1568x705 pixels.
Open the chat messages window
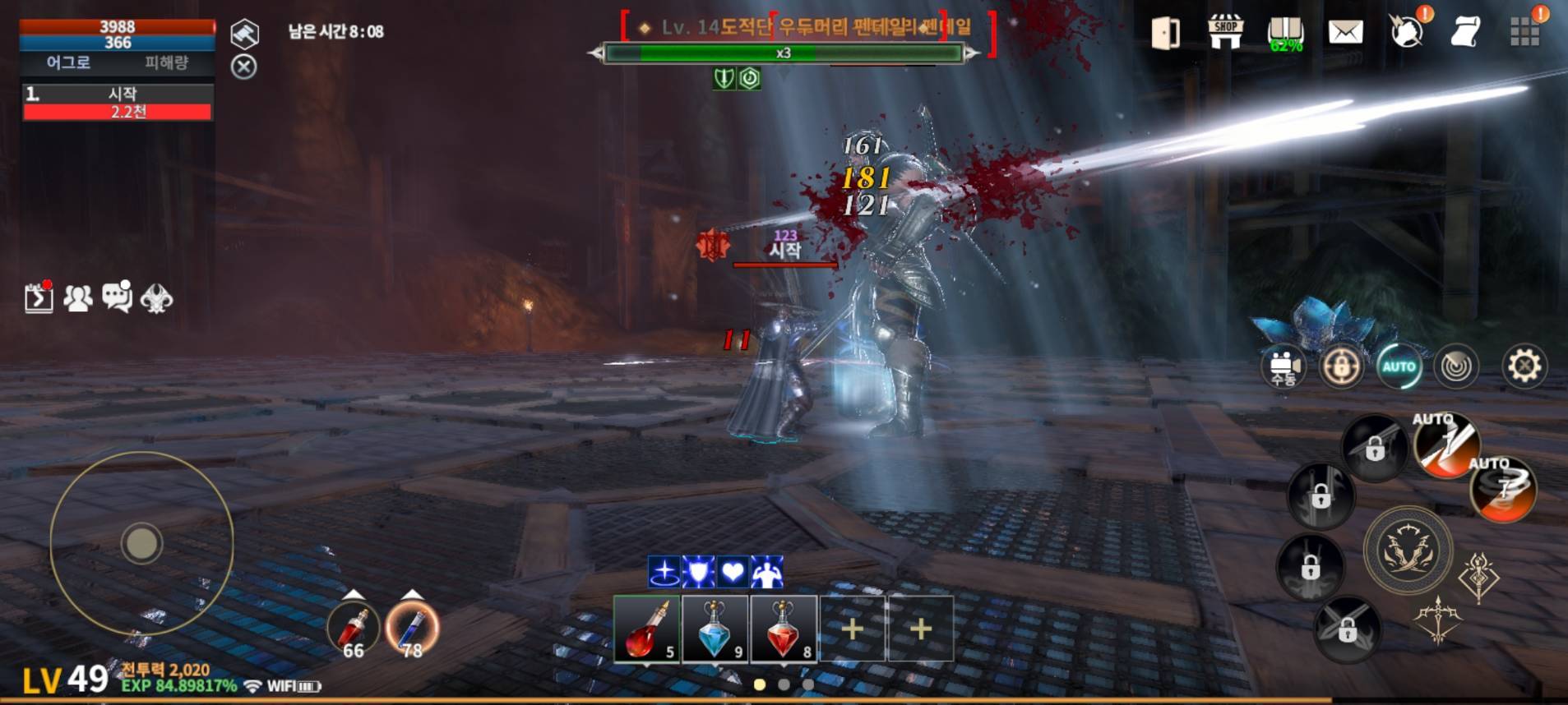(118, 298)
